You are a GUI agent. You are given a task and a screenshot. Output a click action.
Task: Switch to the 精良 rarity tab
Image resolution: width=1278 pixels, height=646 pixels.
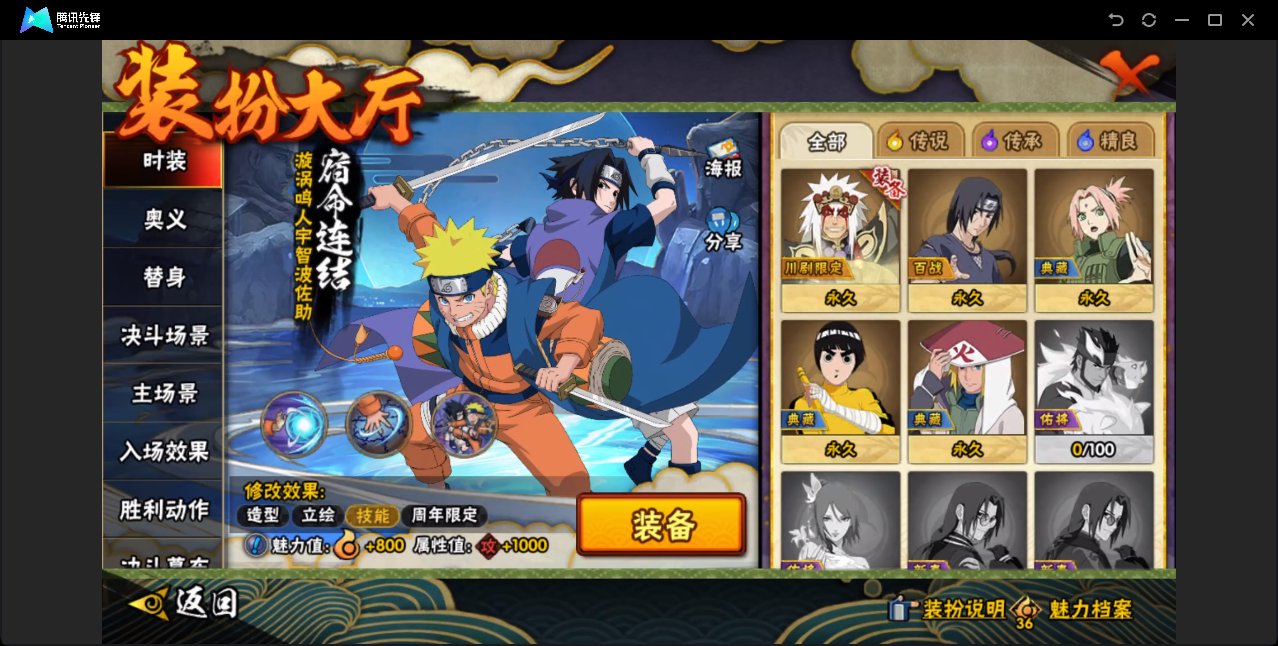point(1109,141)
